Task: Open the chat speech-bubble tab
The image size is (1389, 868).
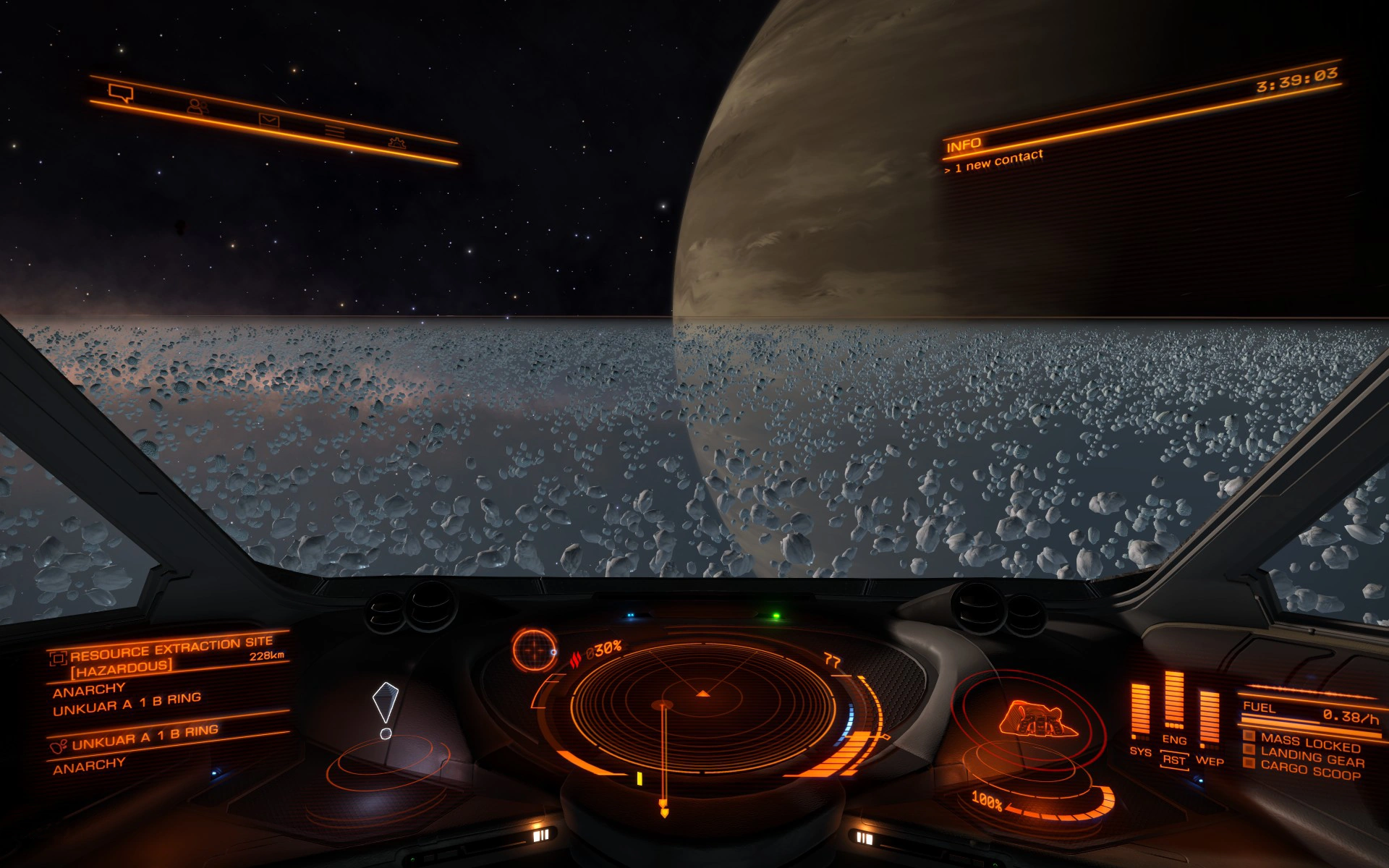Action: point(121,93)
